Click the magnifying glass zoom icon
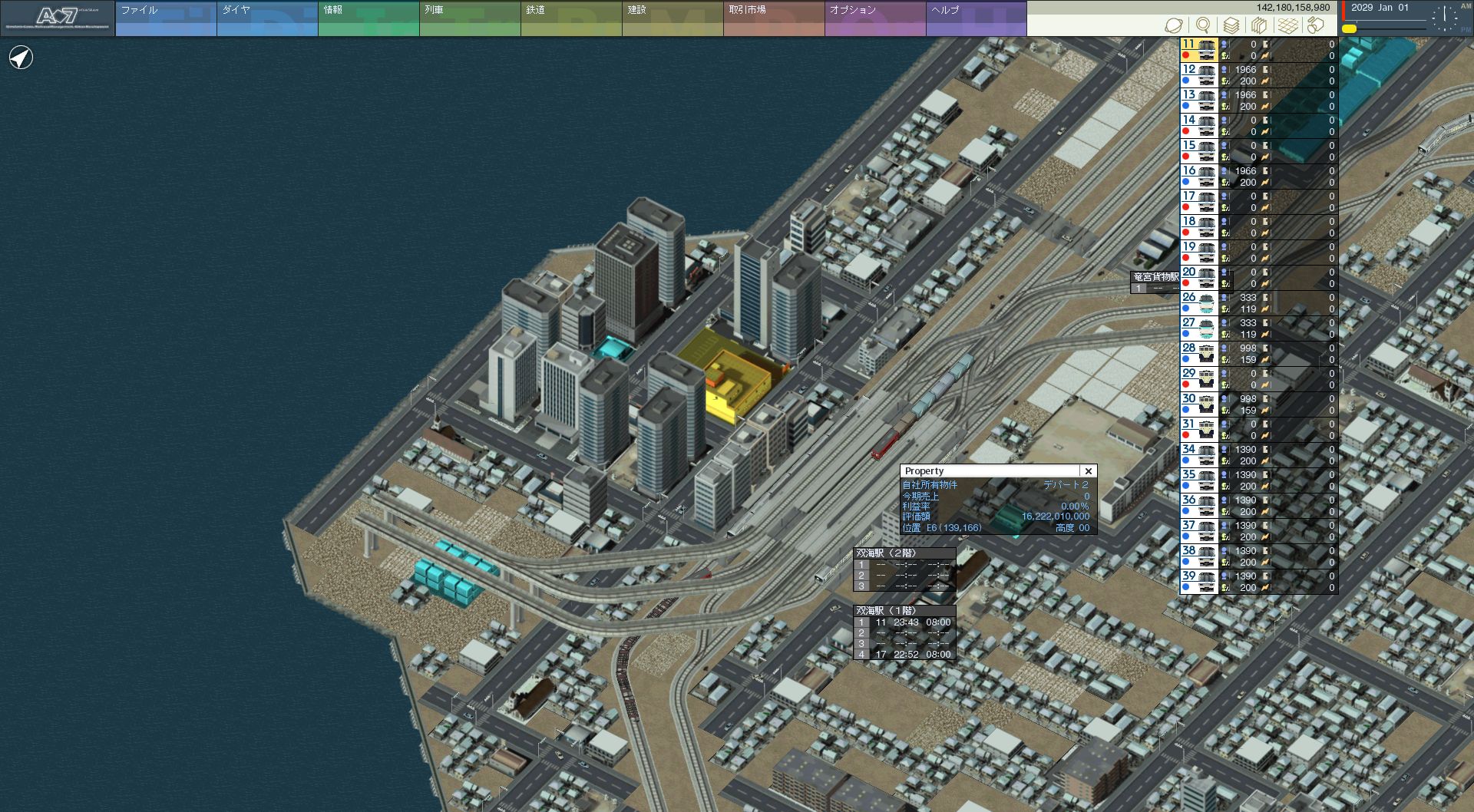Screen dimensions: 1474x812 tap(1203, 25)
